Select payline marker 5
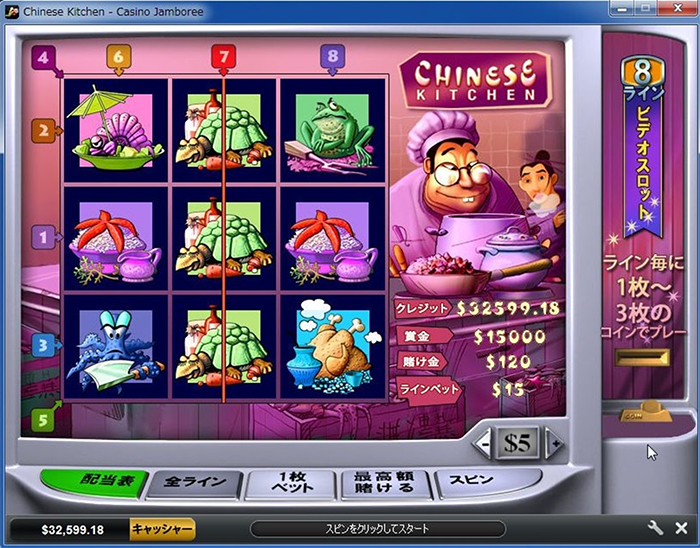The height and width of the screenshot is (548, 700). 42,420
